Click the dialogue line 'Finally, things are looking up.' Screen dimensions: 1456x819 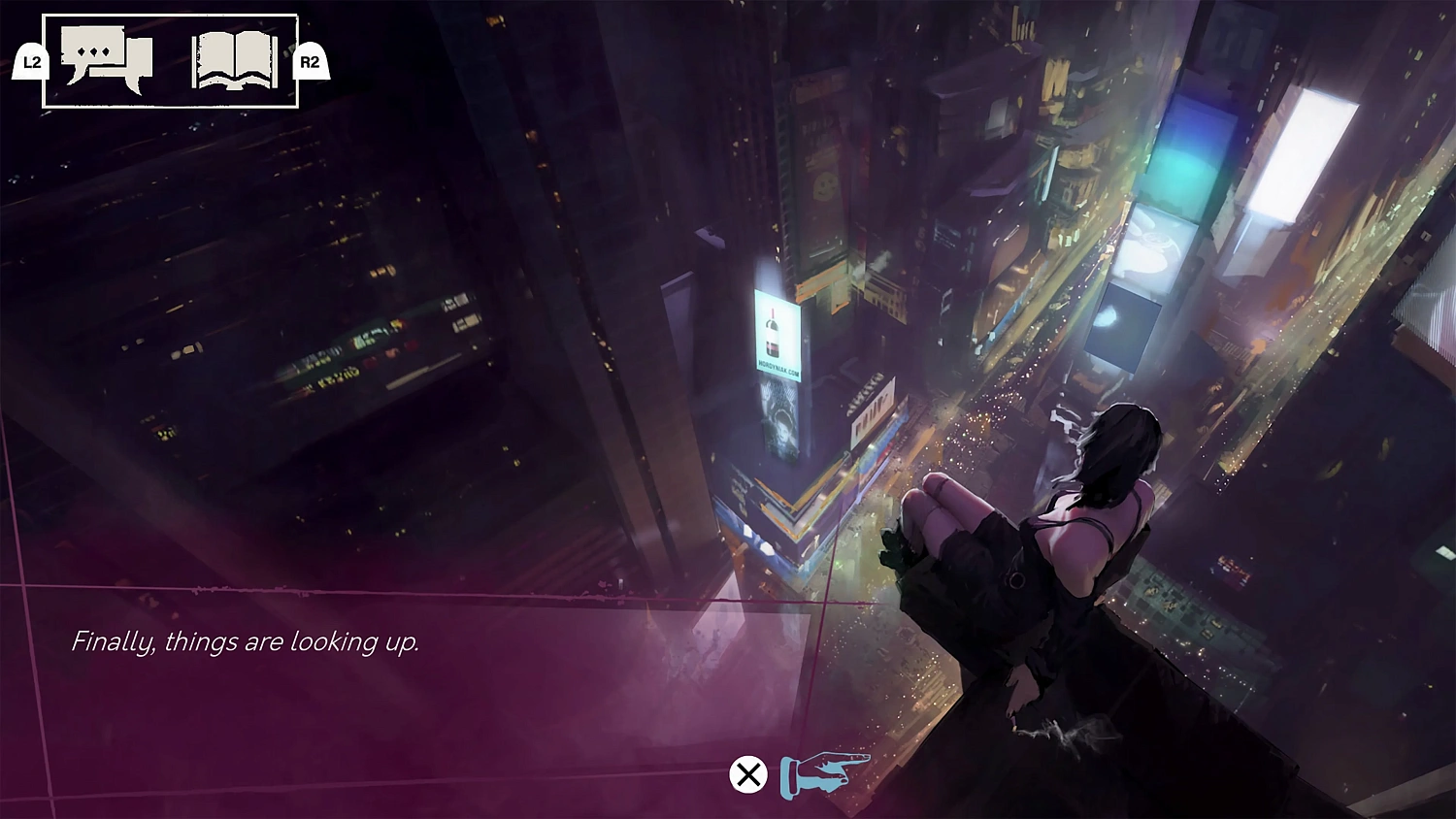(246, 641)
